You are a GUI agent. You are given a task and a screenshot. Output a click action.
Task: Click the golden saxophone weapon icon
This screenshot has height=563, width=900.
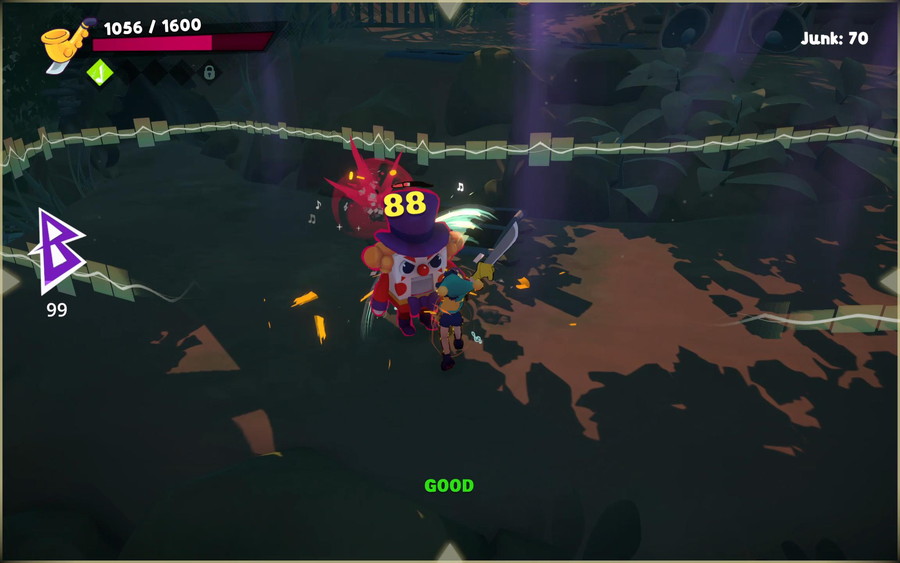[62, 46]
